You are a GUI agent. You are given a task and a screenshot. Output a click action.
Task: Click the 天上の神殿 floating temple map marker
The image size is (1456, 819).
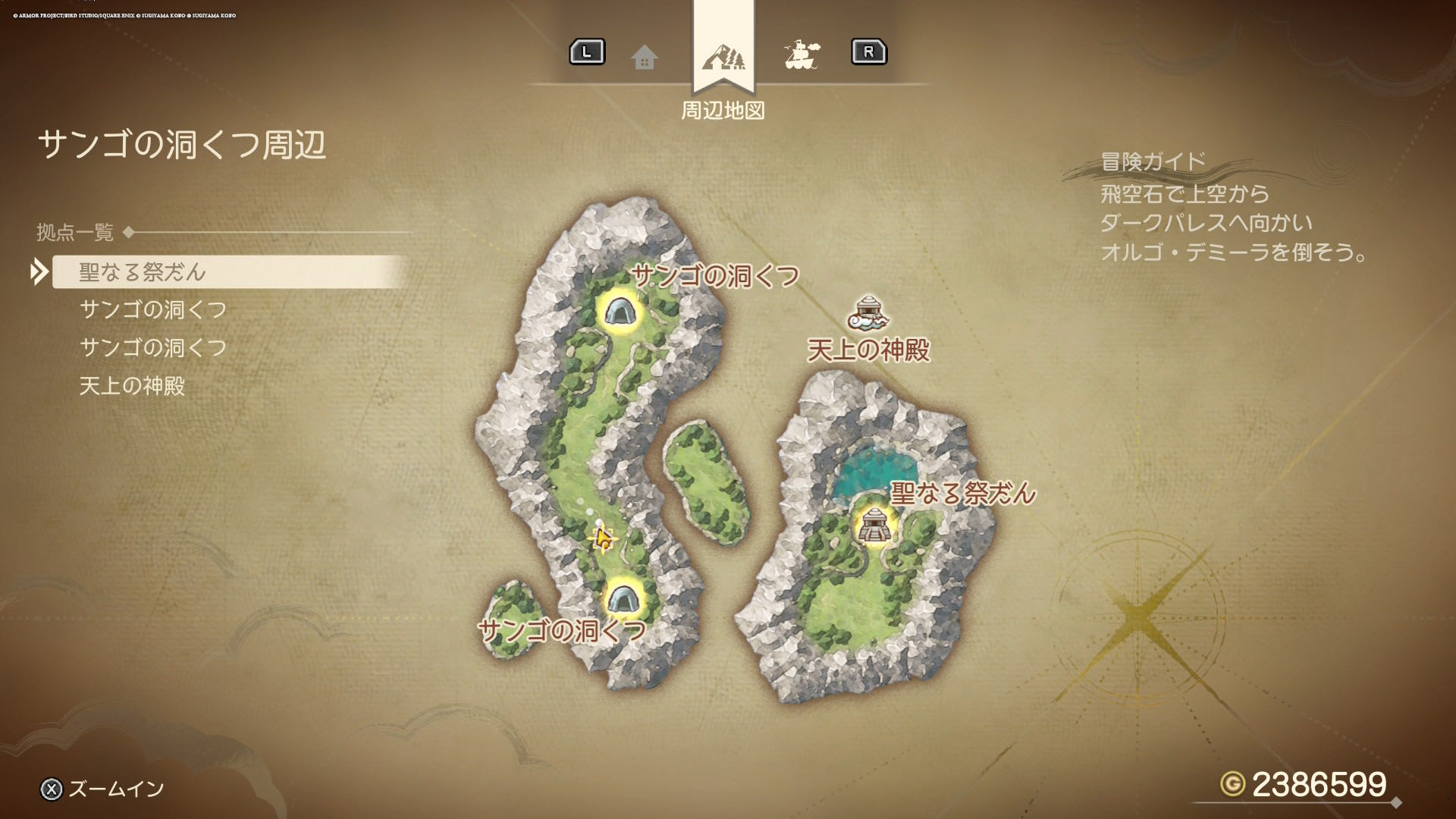pos(869,313)
